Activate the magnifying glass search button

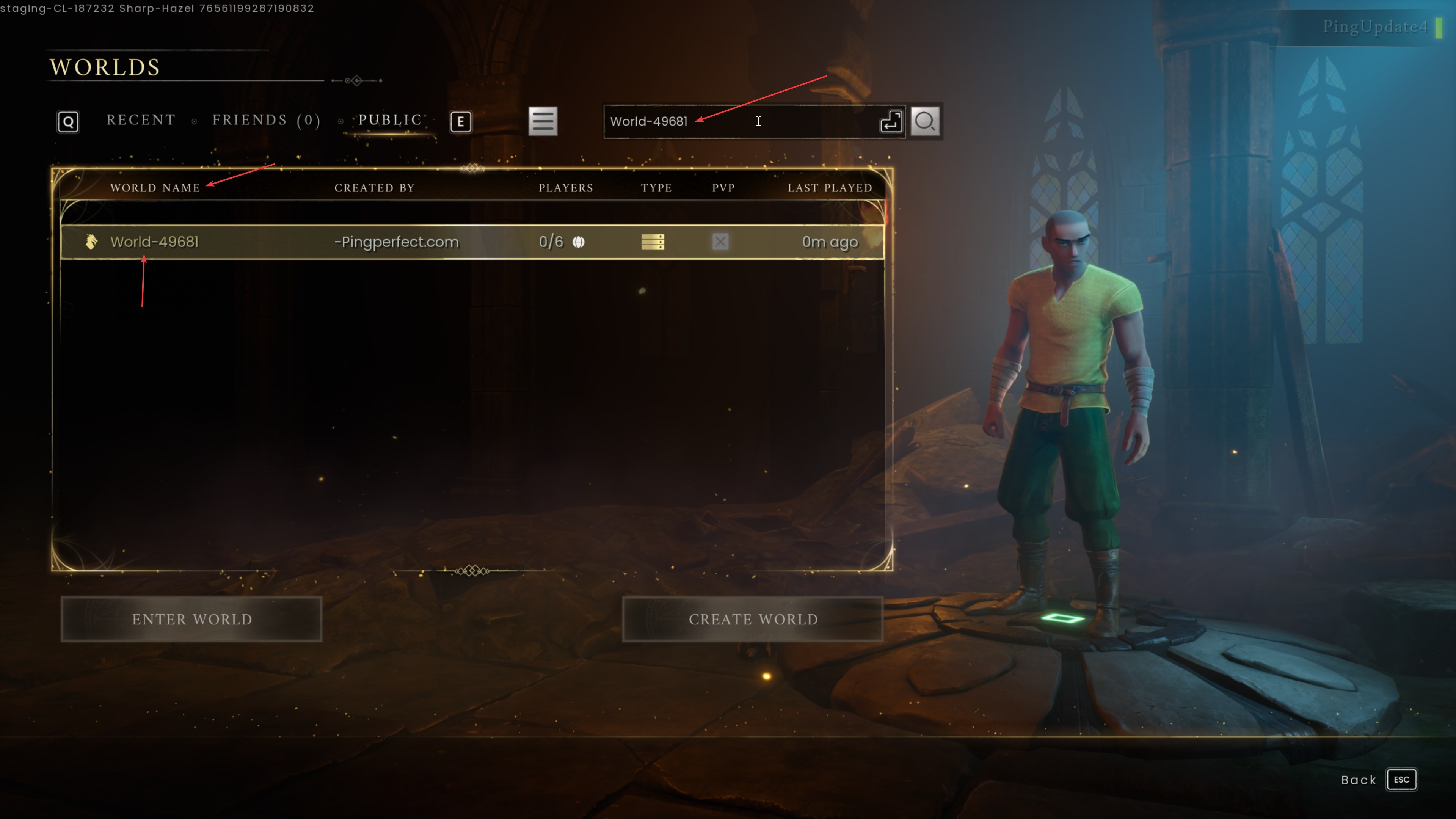pos(925,121)
